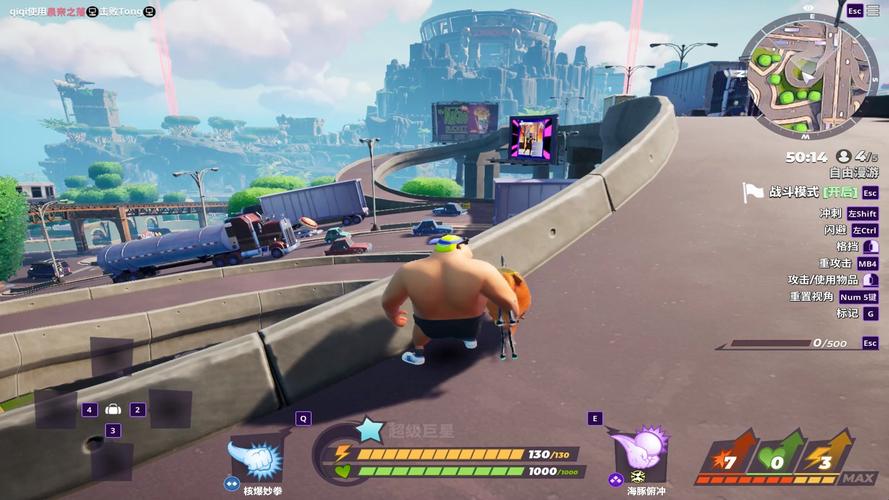Open the hamburger menu icon

[873, 10]
